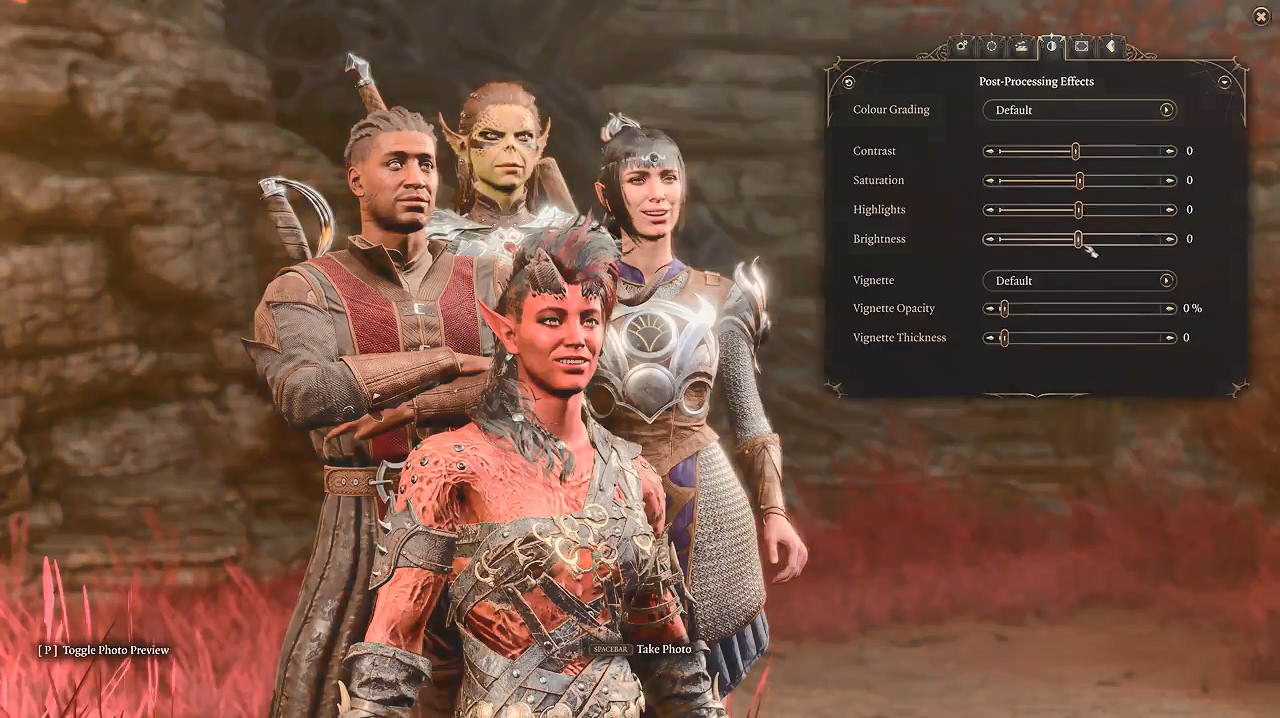Viewport: 1280px width, 718px height.
Task: Click the Vignette Thickness slider handle
Action: [1004, 338]
